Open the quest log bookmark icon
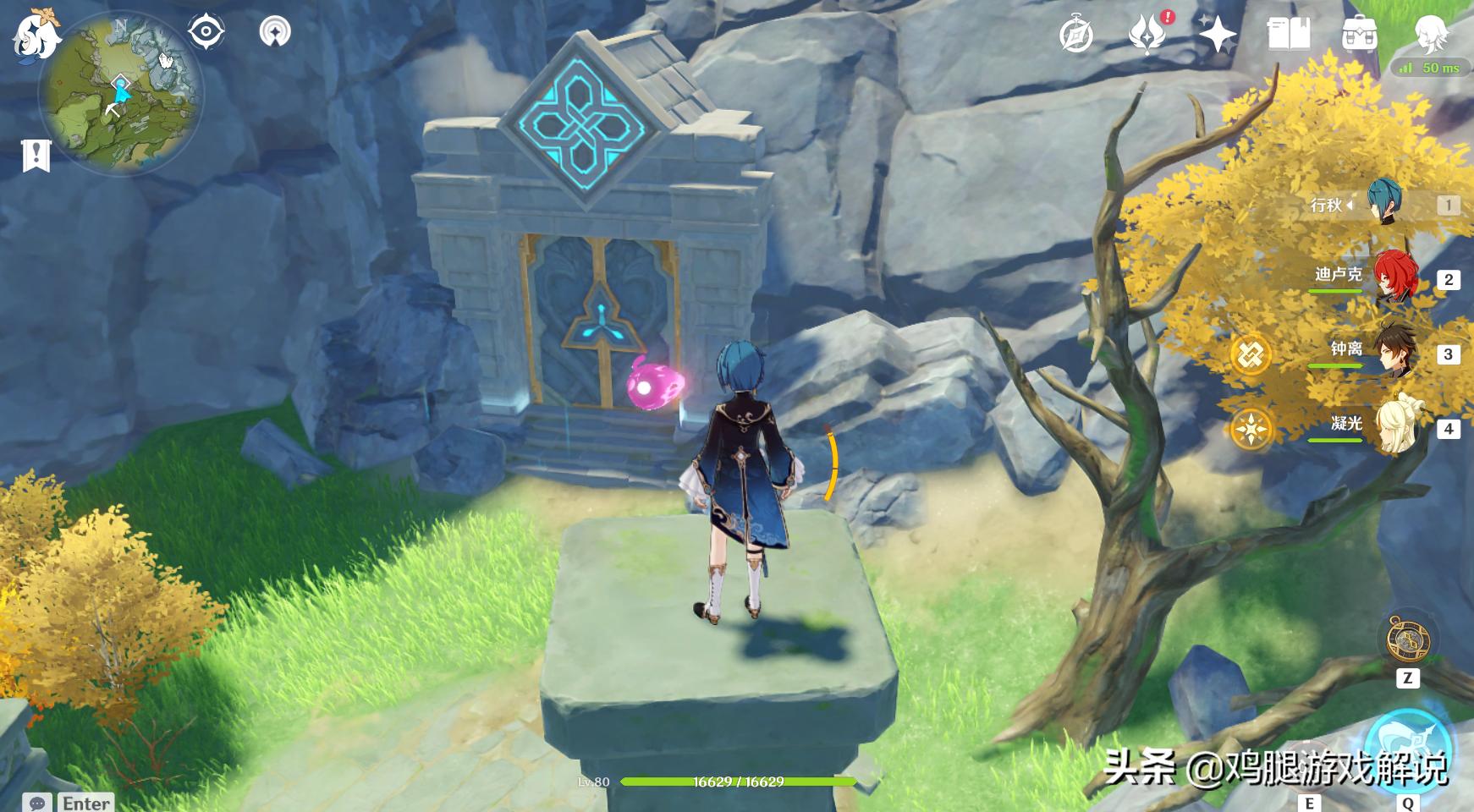This screenshot has width=1474, height=812. [36, 156]
